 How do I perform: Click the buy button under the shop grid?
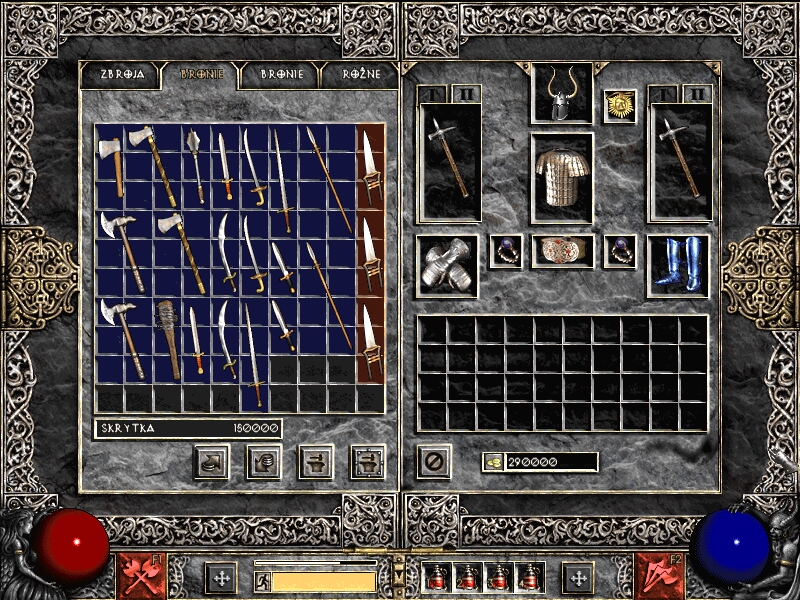pyautogui.click(x=211, y=461)
